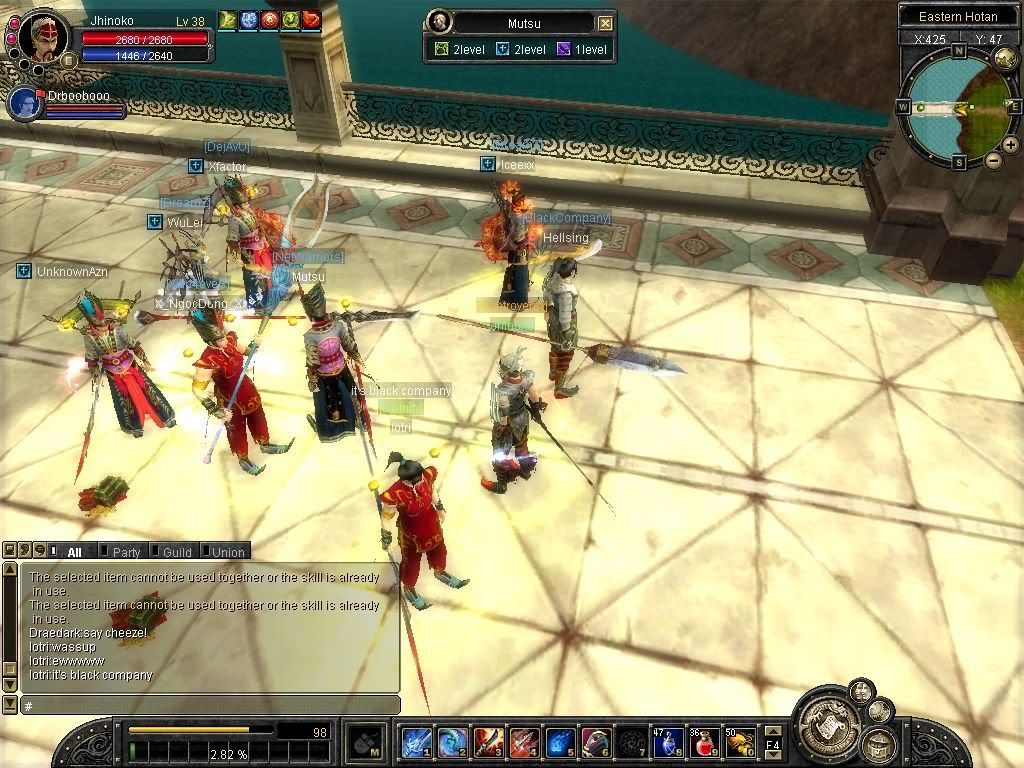
Task: Click the chat input field
Action: (x=210, y=706)
